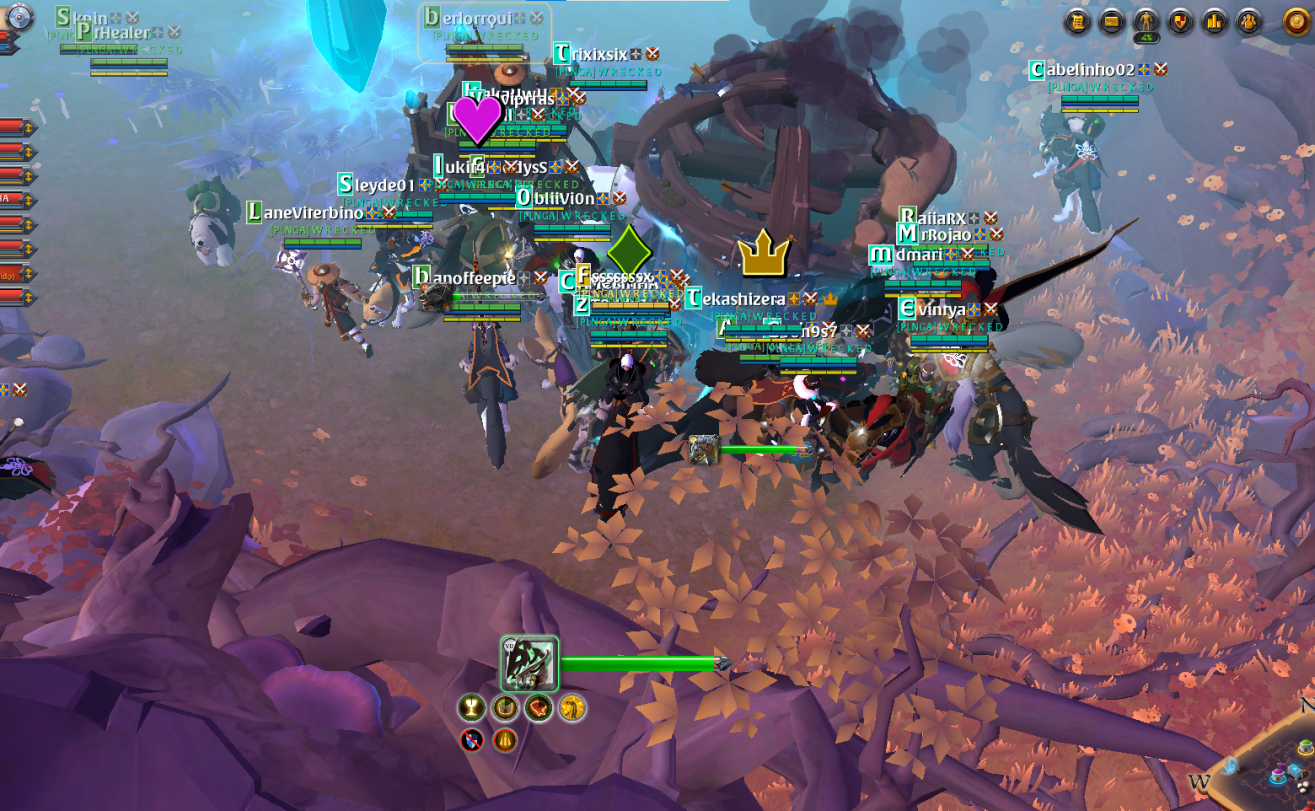The width and height of the screenshot is (1315, 811).
Task: Click the red funnel buff icon
Action: [539, 708]
